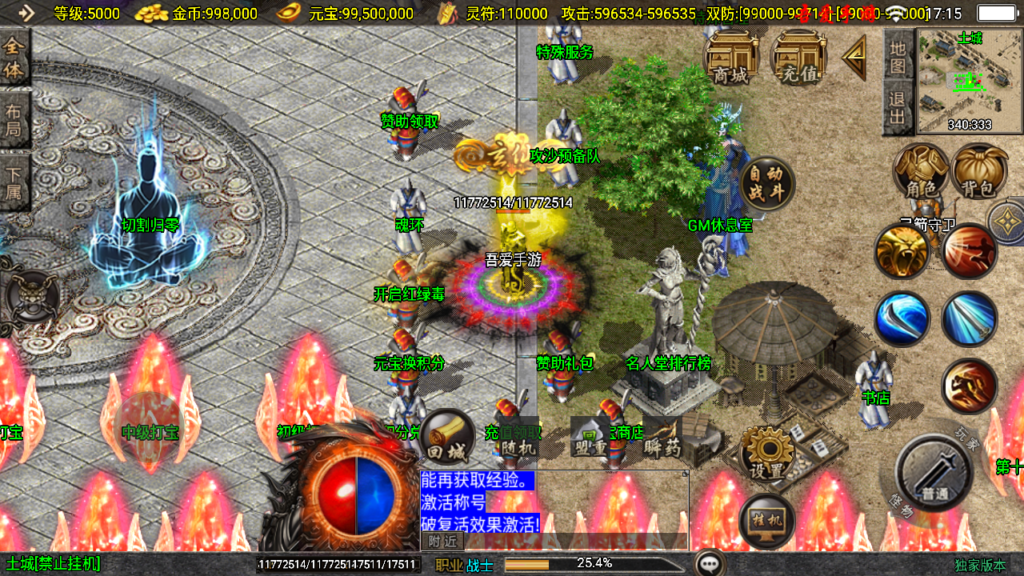The image size is (1024, 576).
Task: Use the 回城 return scroll
Action: [x=445, y=437]
